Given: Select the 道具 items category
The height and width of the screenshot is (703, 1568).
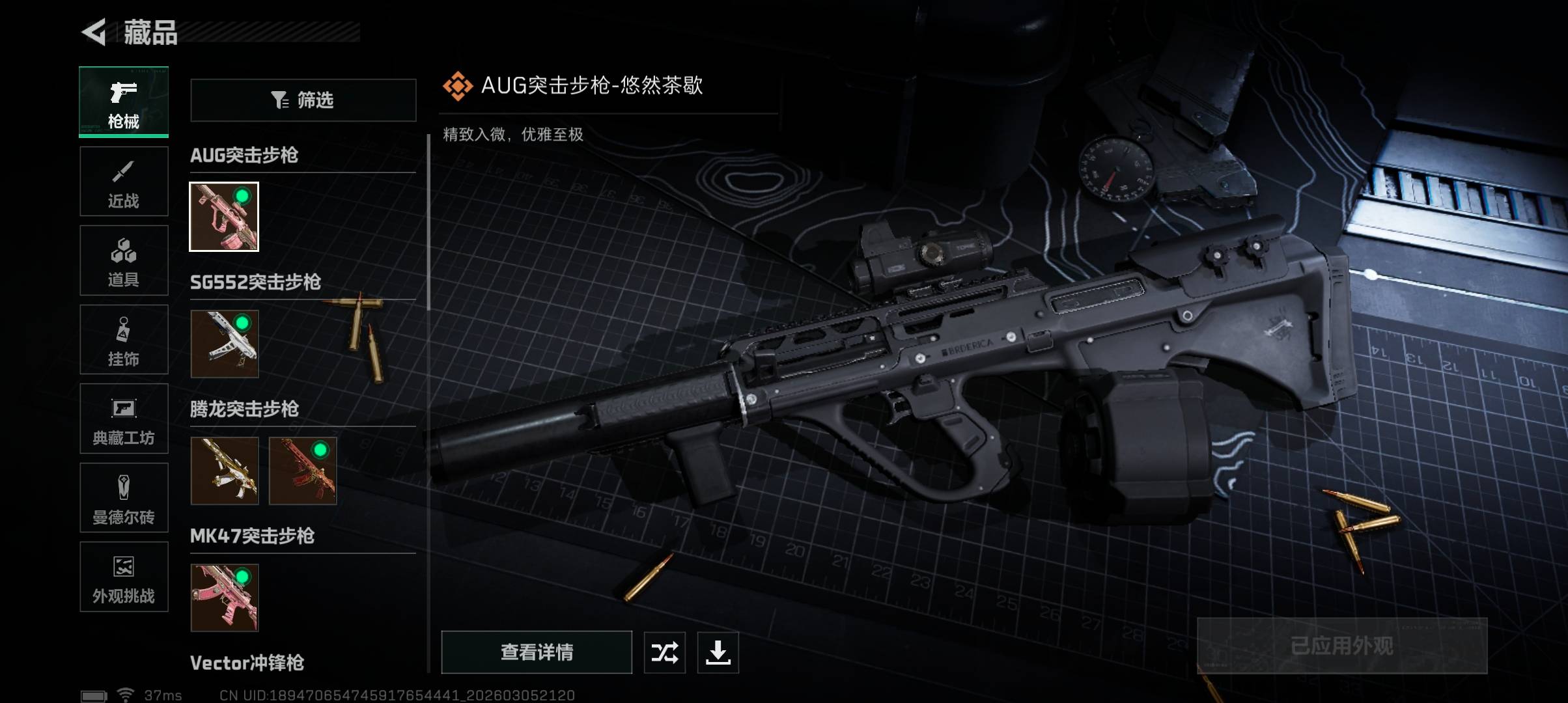Looking at the screenshot, I should [x=124, y=260].
